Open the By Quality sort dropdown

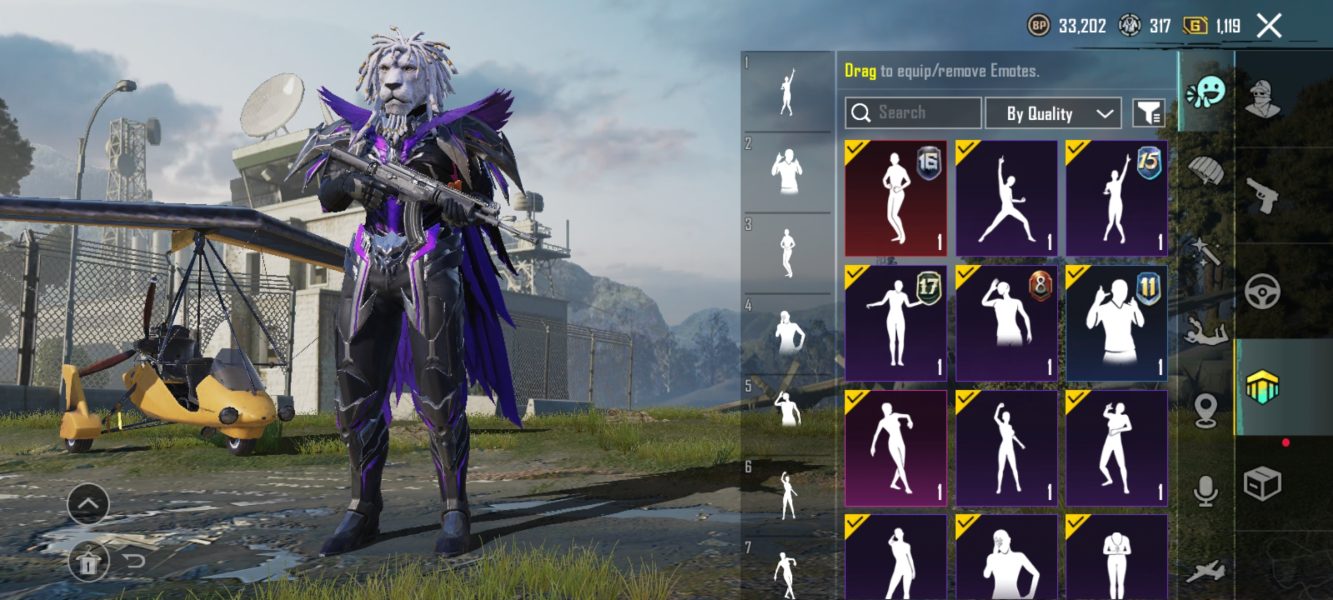pyautogui.click(x=1053, y=113)
